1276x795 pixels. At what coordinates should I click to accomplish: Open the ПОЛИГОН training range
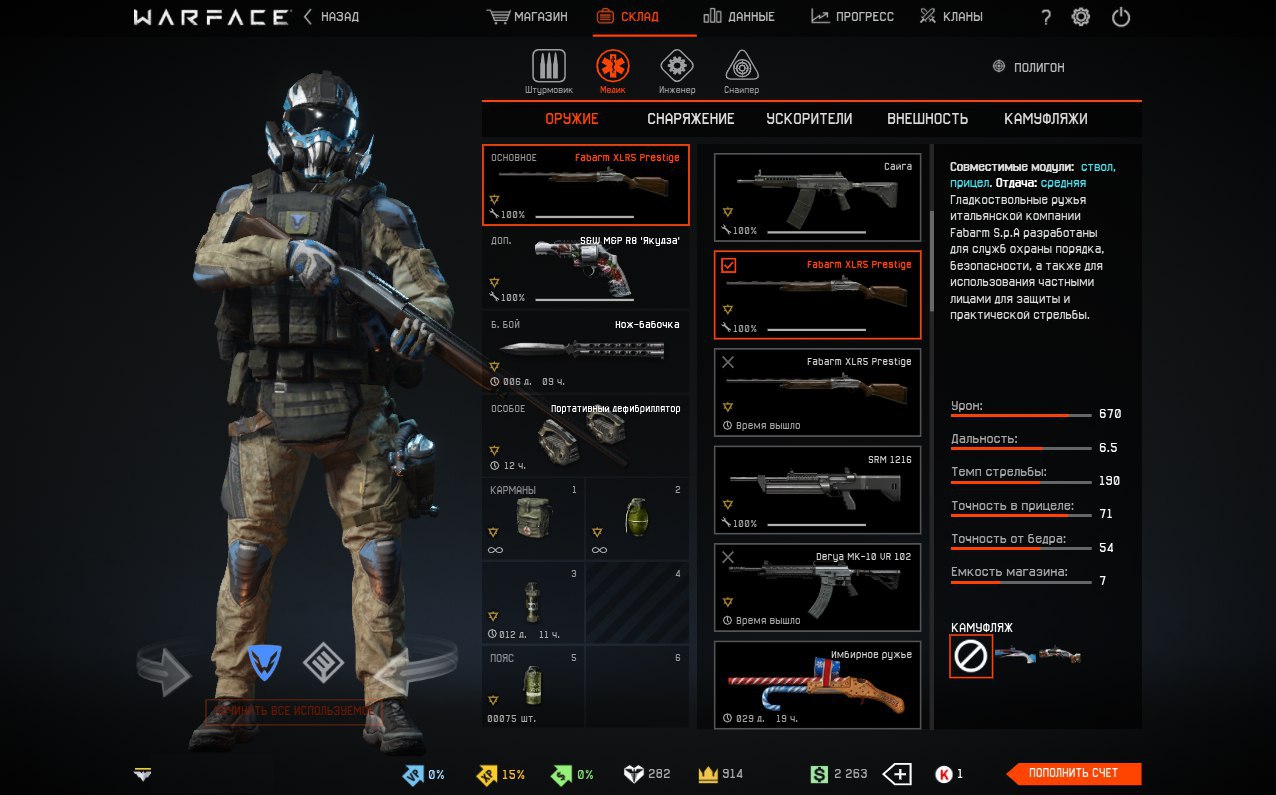pyautogui.click(x=1028, y=67)
